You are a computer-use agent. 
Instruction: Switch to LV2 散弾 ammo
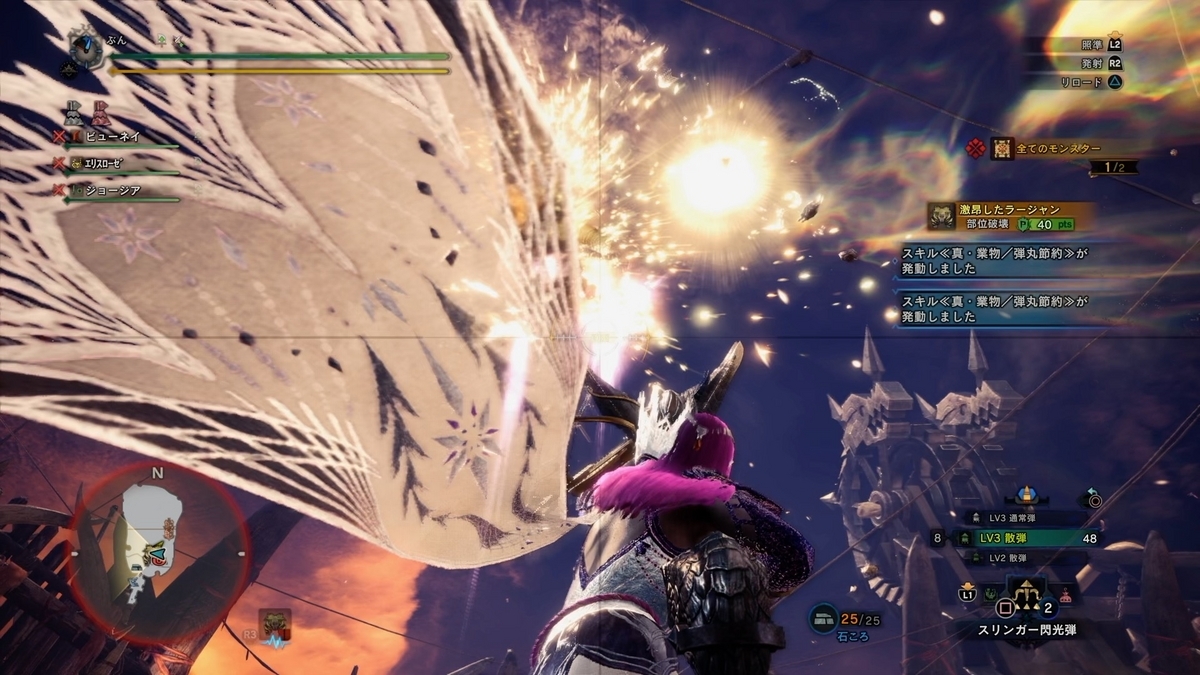pos(1019,557)
